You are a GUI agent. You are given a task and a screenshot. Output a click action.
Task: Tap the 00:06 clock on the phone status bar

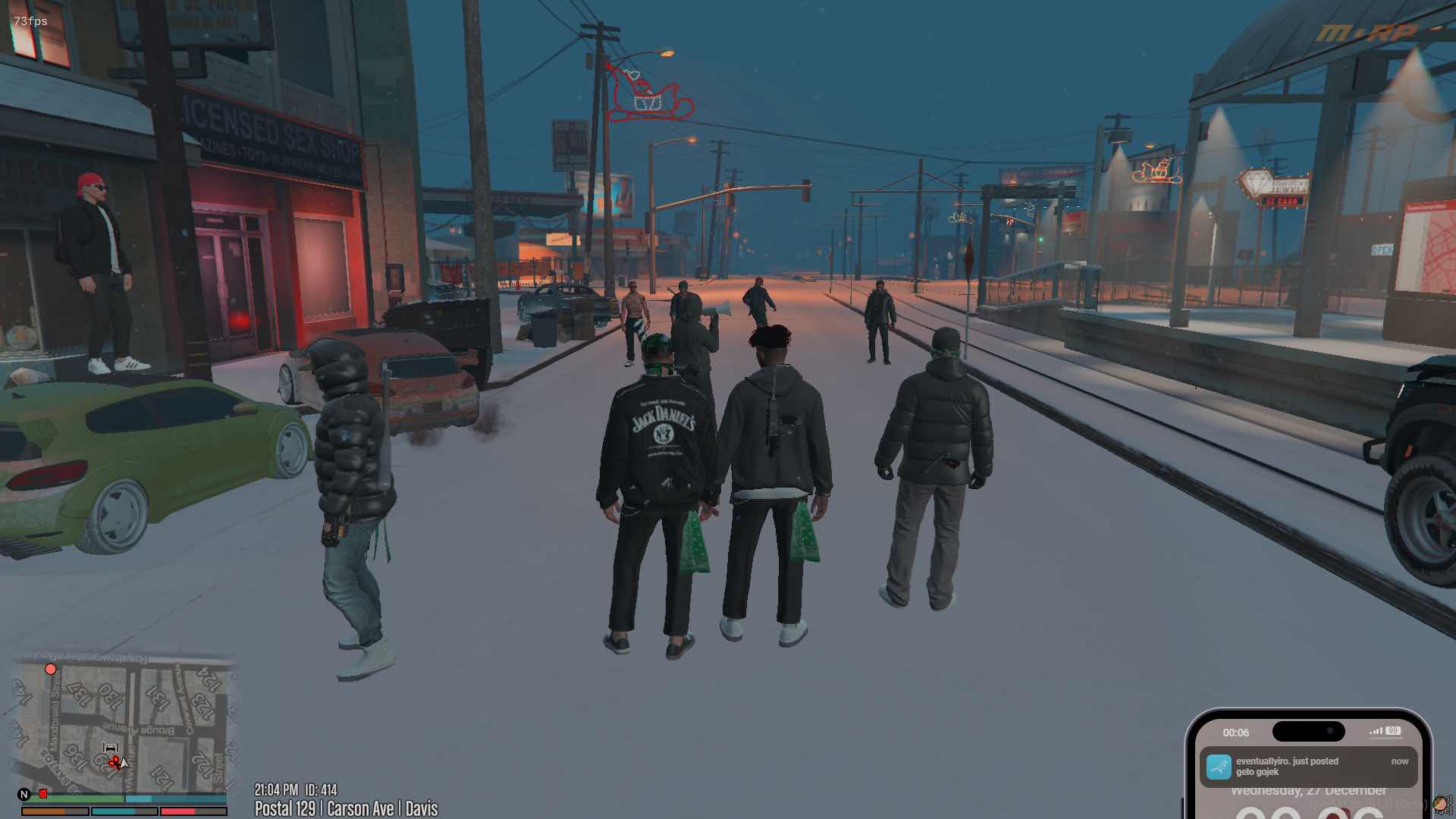1235,732
